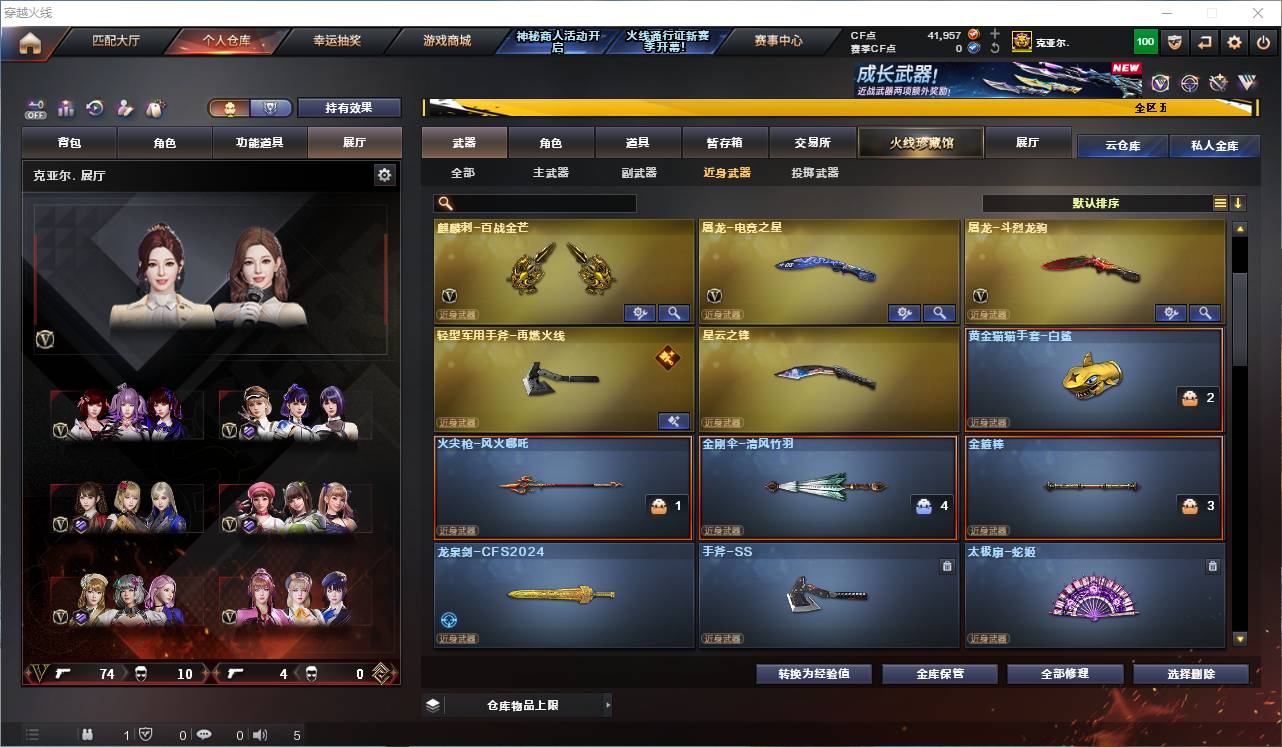Click the speaker volume icon in bottom bar
The width and height of the screenshot is (1282, 747).
click(259, 734)
